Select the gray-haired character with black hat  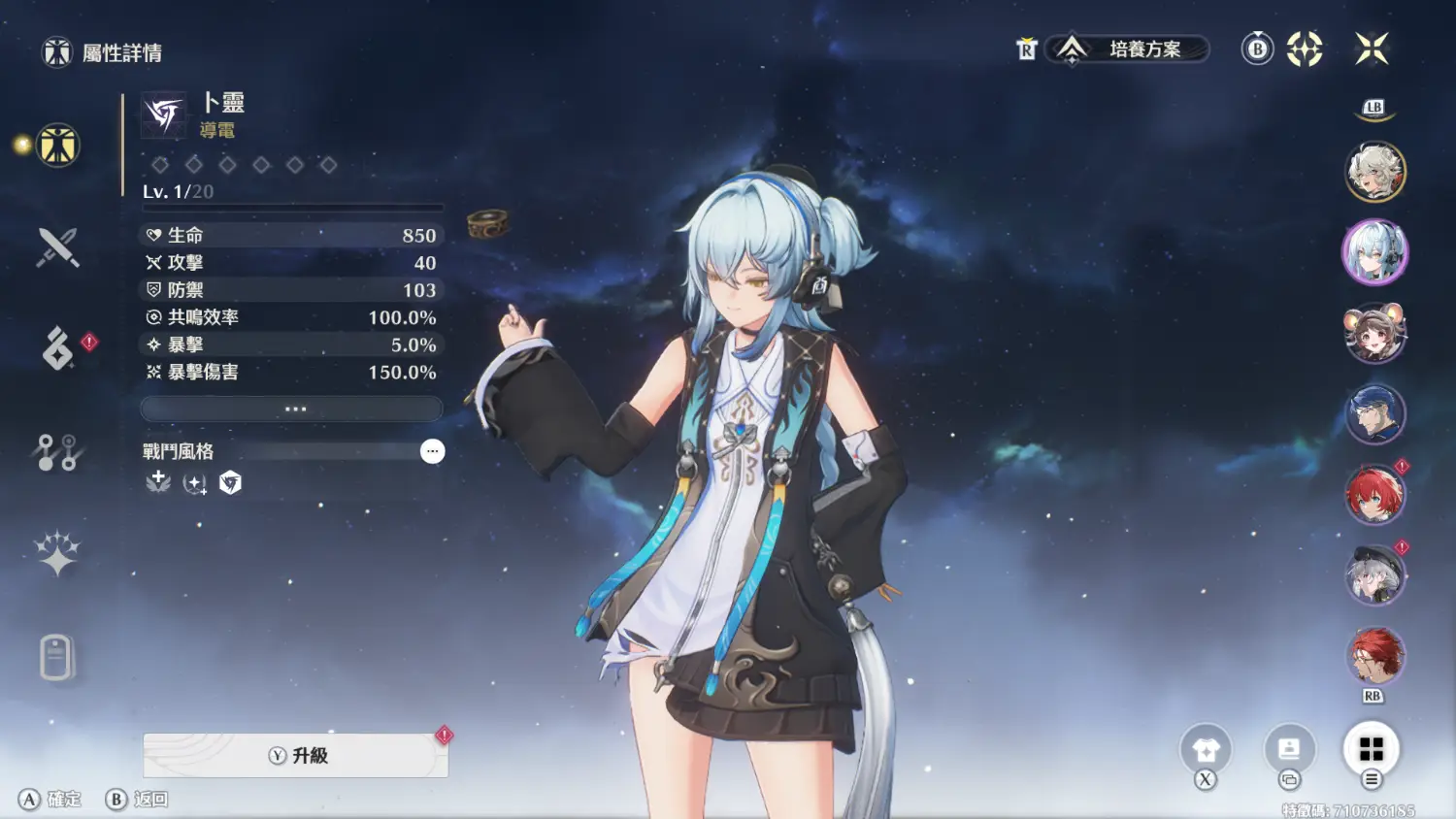tap(1374, 575)
